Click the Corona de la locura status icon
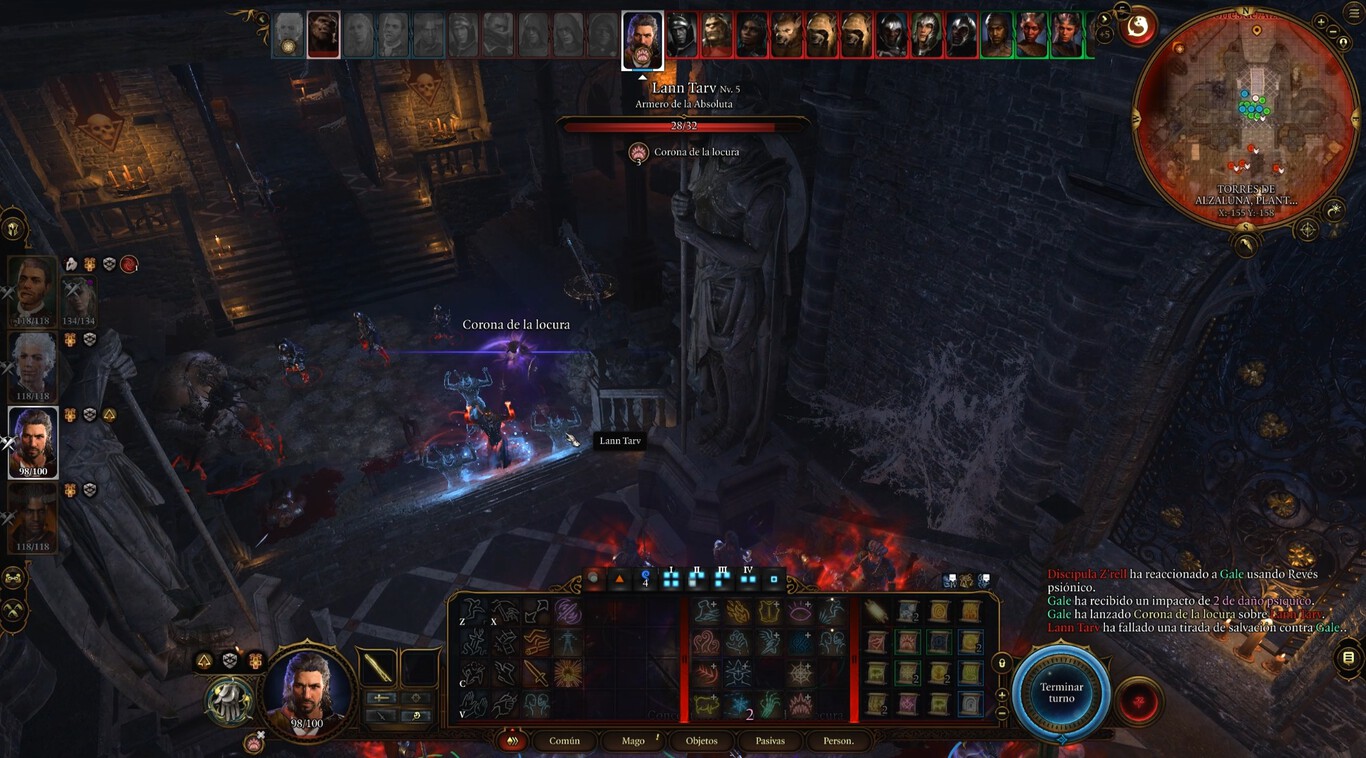This screenshot has width=1366, height=758. pos(638,153)
